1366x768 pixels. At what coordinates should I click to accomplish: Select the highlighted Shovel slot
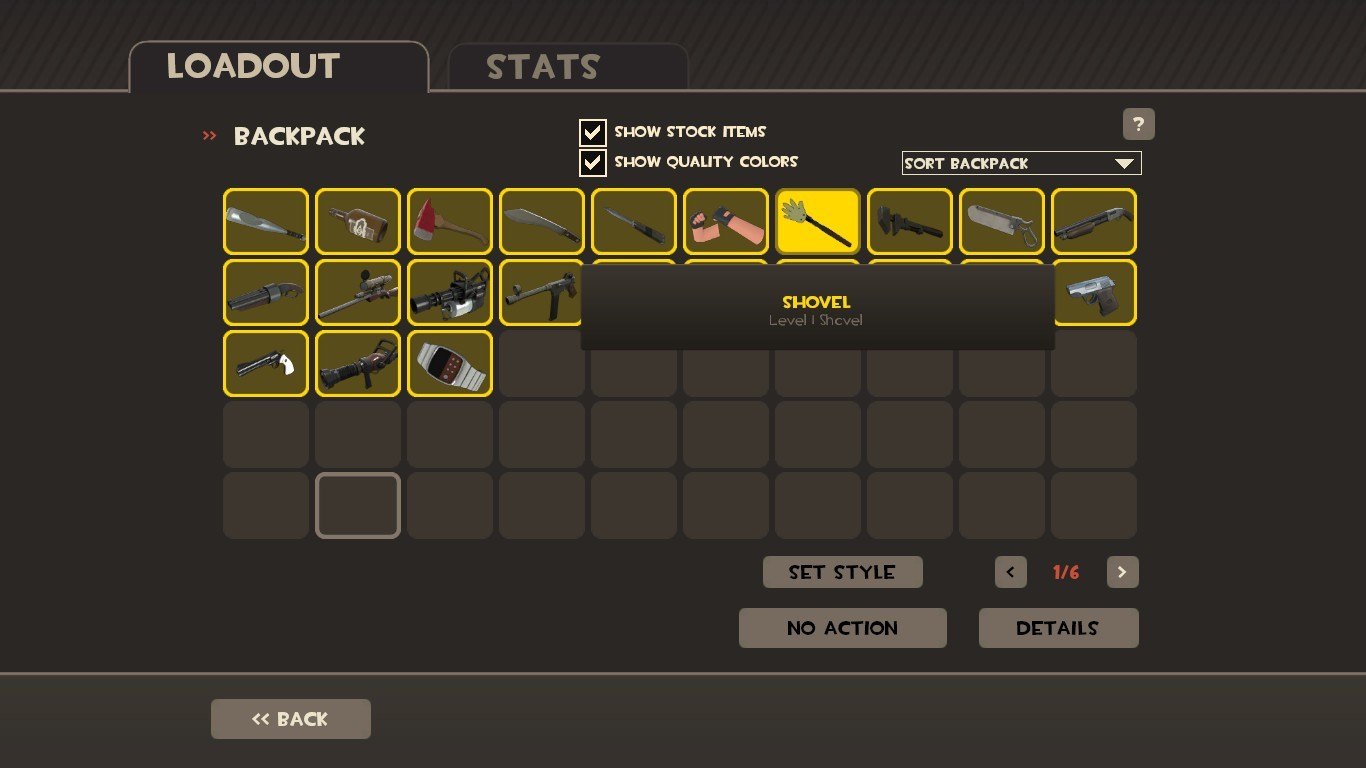tap(818, 222)
